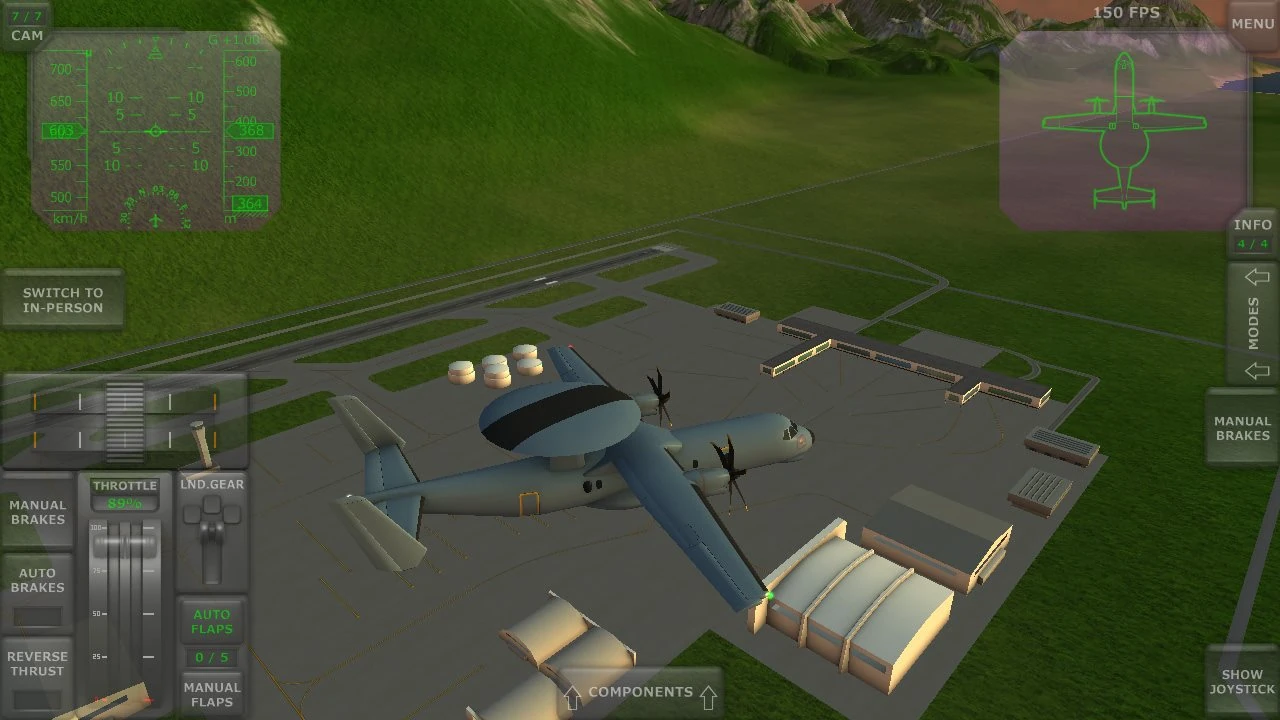Click SWITCH TO IN-PERSON view
Viewport: 1280px width, 720px height.
[63, 300]
